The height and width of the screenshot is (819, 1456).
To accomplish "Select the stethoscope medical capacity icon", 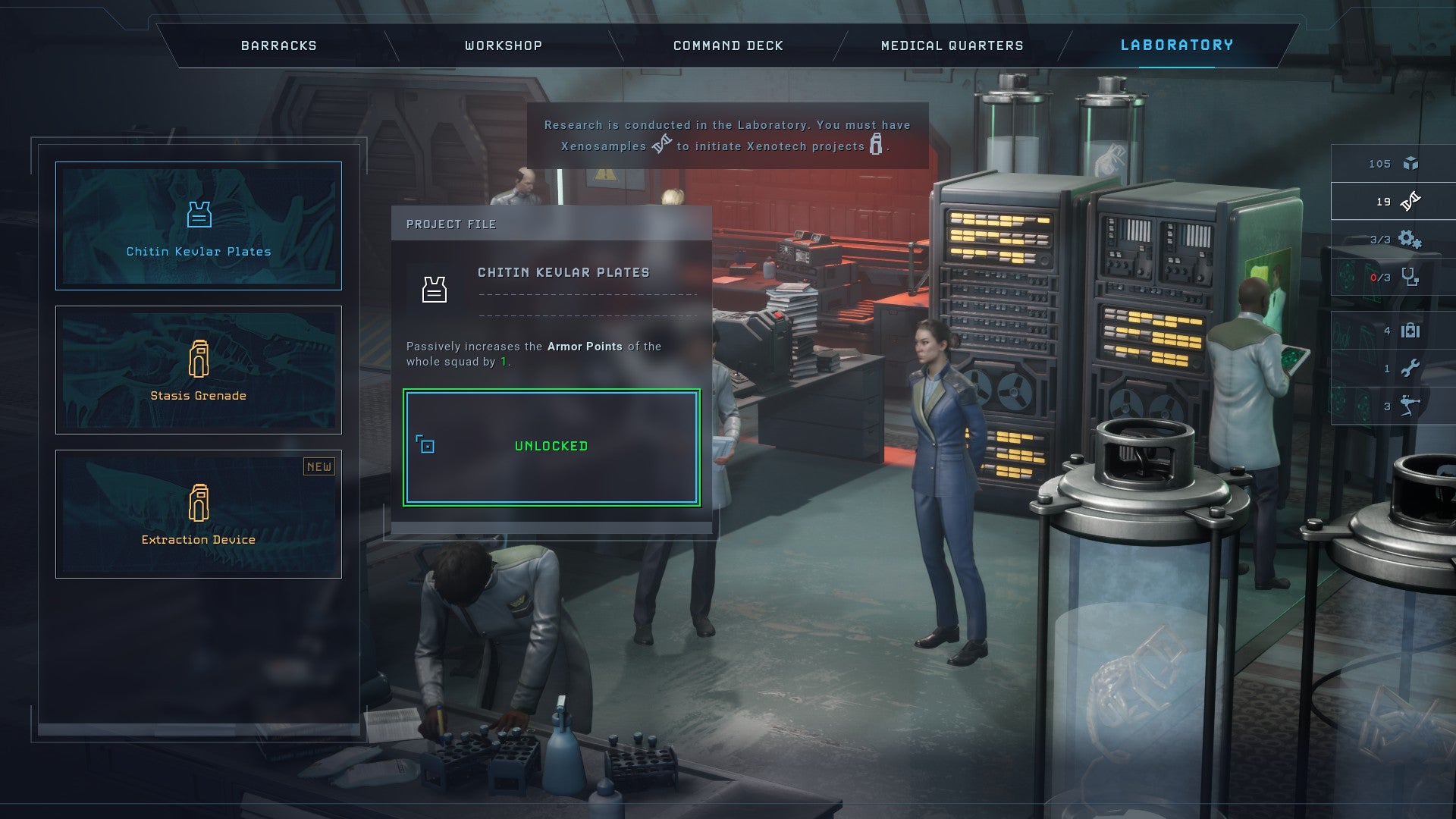I will (1410, 278).
